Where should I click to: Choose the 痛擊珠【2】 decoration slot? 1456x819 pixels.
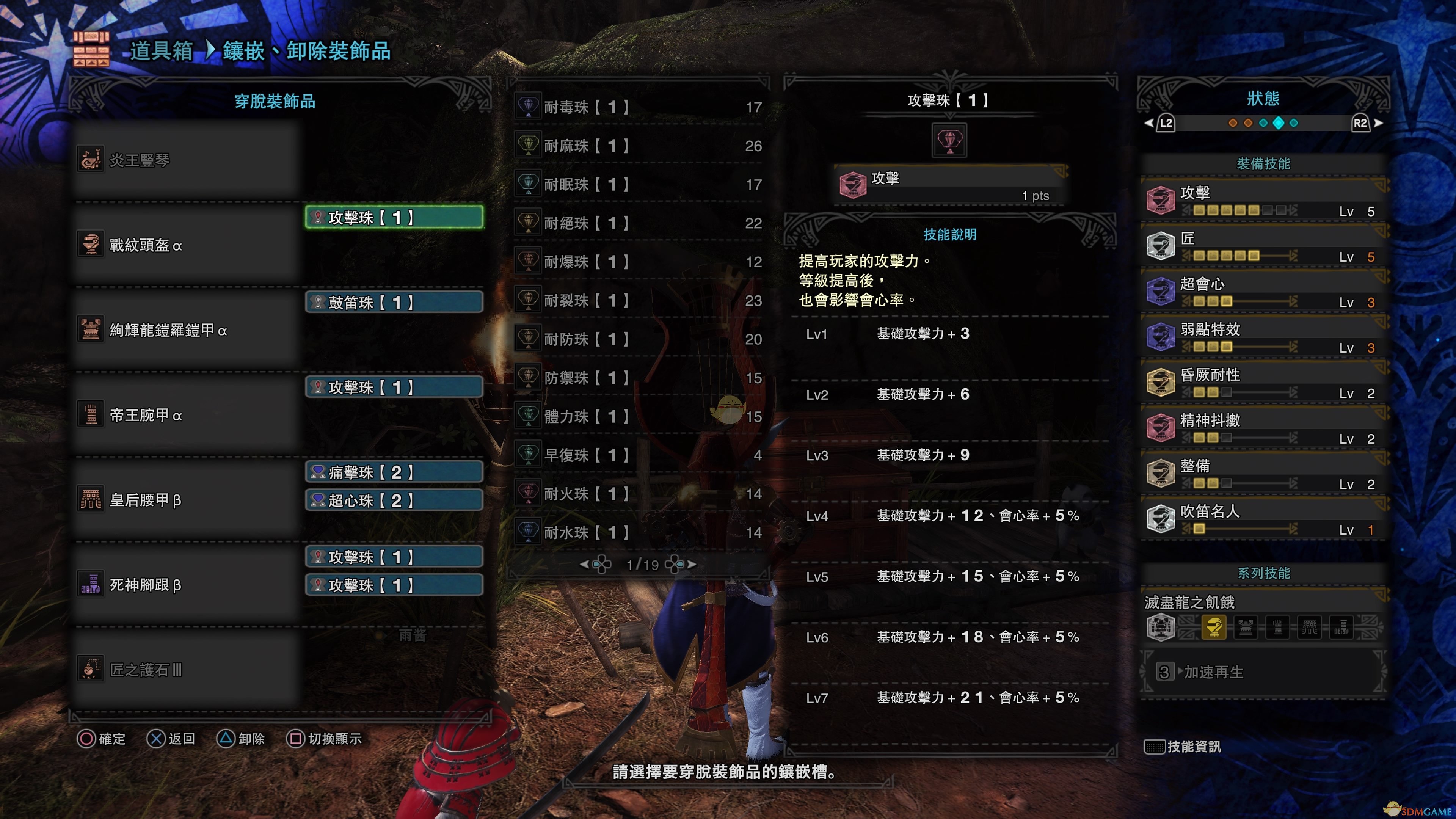(394, 472)
